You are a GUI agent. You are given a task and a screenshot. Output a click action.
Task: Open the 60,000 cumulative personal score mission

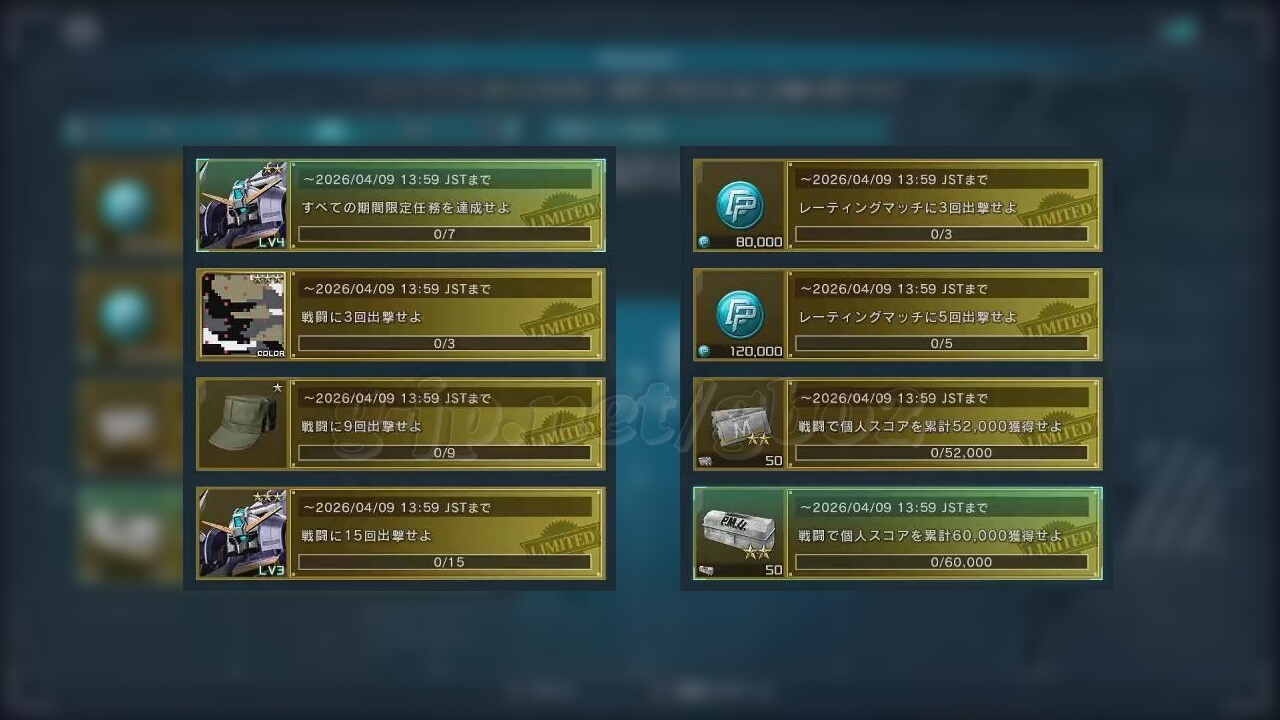coord(942,533)
